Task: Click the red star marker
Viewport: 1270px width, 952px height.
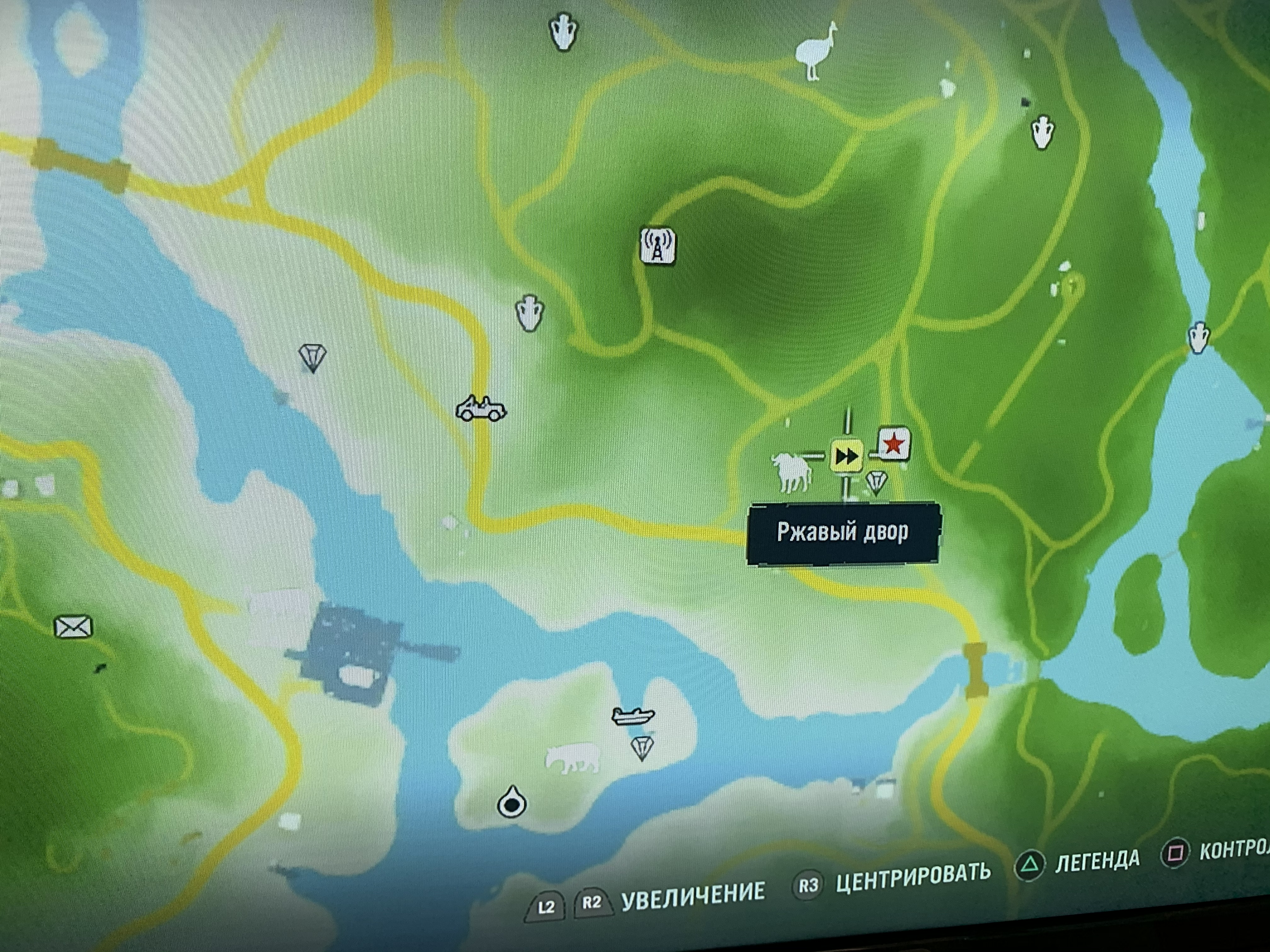Action: pos(893,444)
